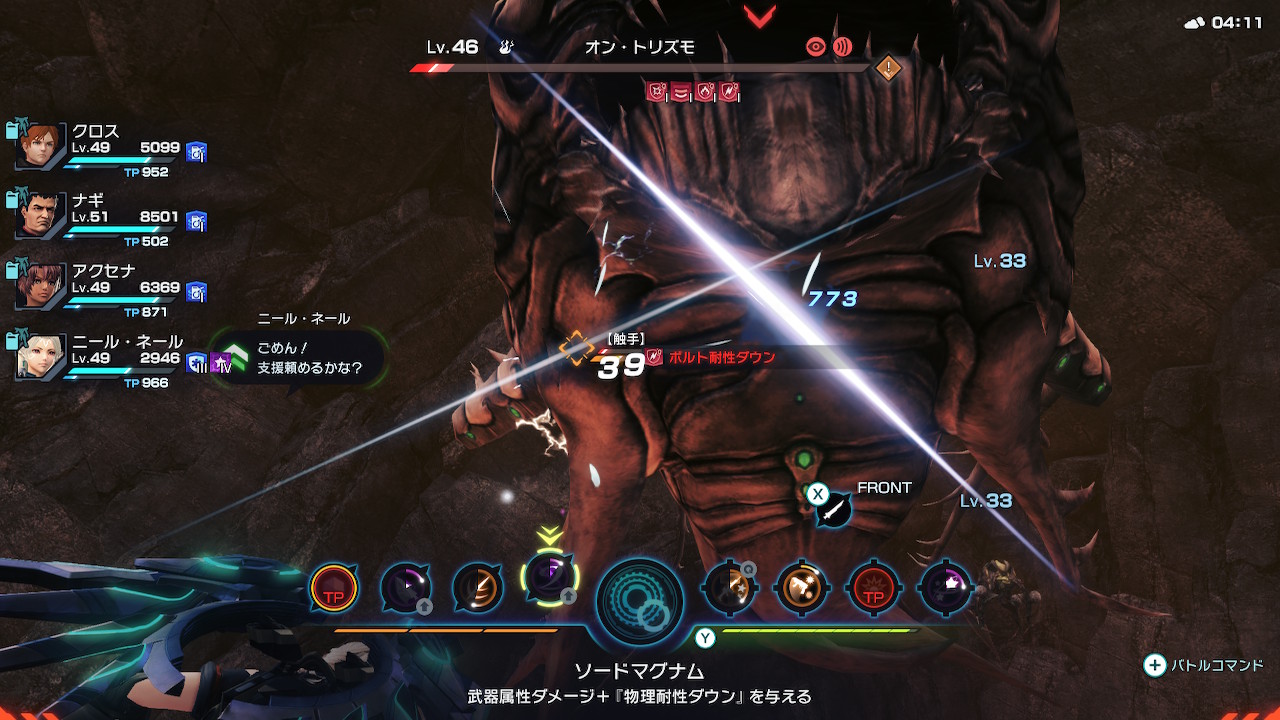1280x720 pixels.
Task: Choose ナギ in the party list
Action: coord(40,216)
